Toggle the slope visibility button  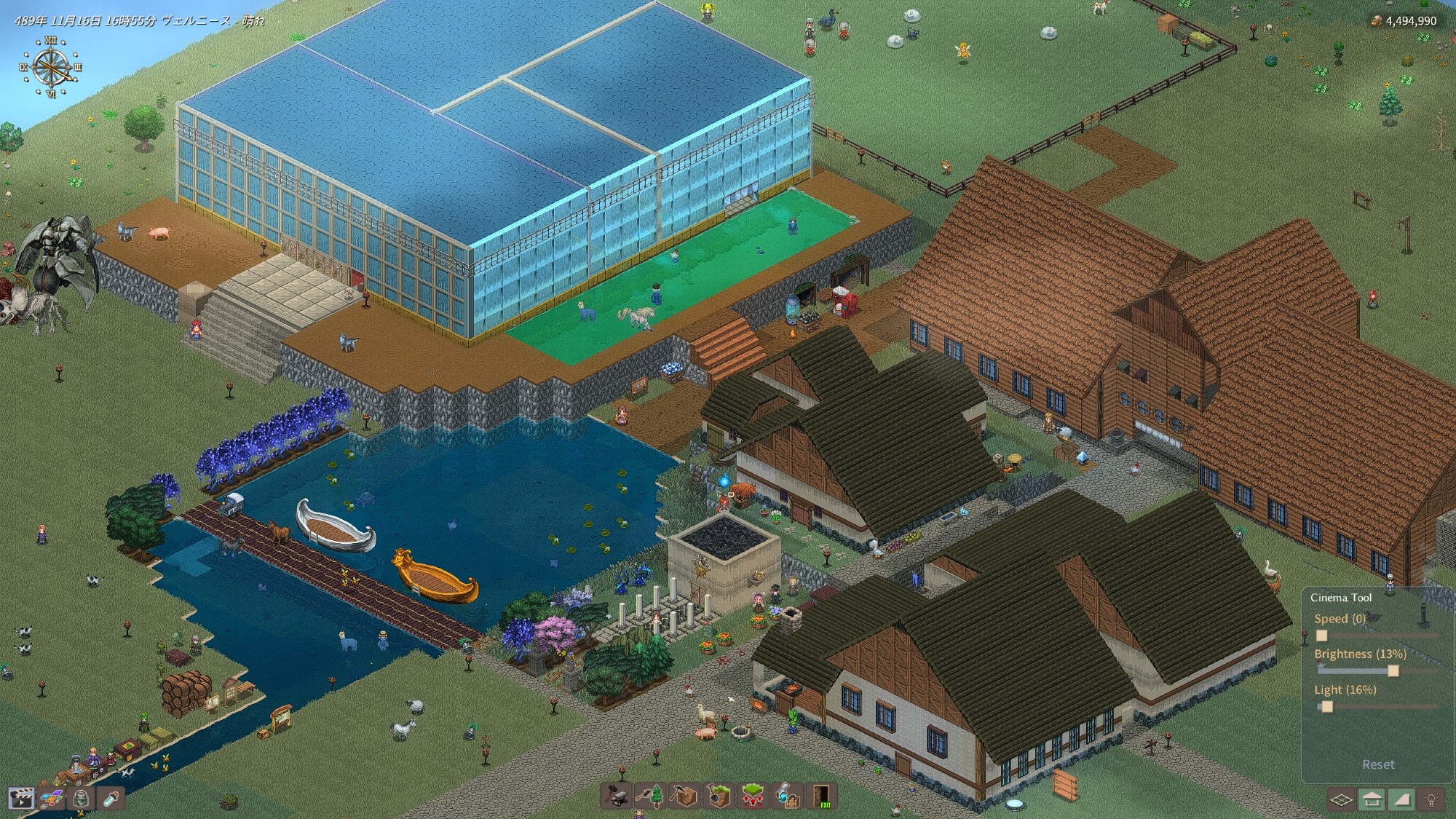(1401, 800)
